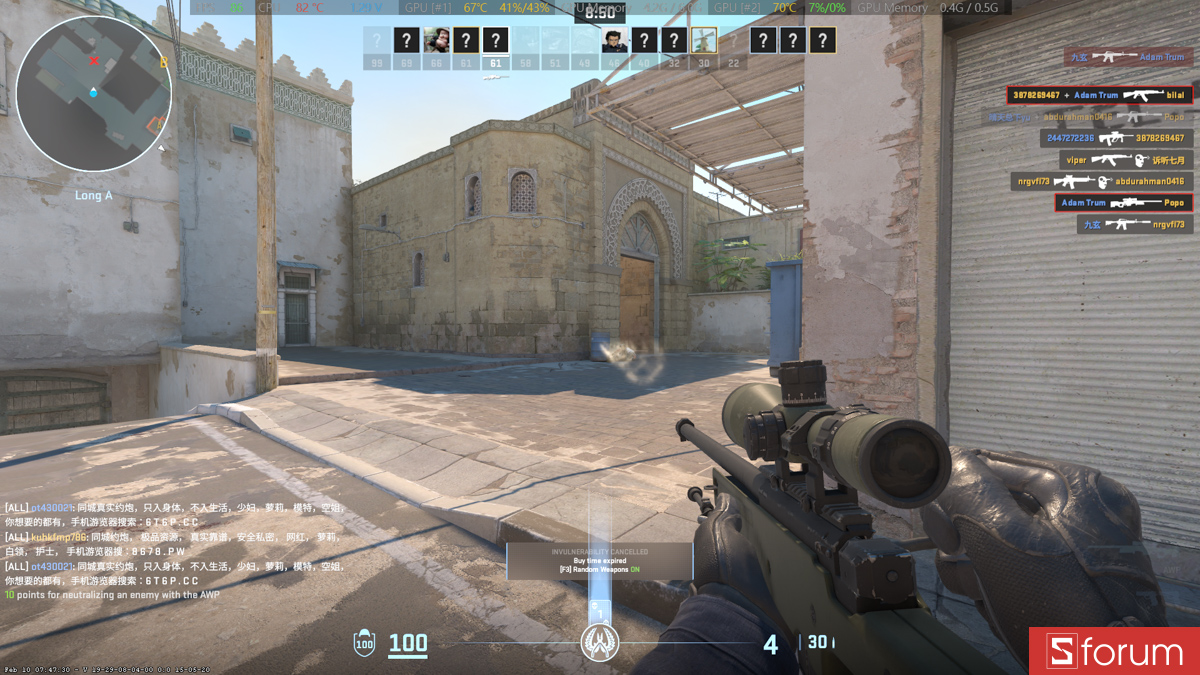
Task: Click the Counter-Terrorist emblem on the HUD
Action: click(x=599, y=641)
